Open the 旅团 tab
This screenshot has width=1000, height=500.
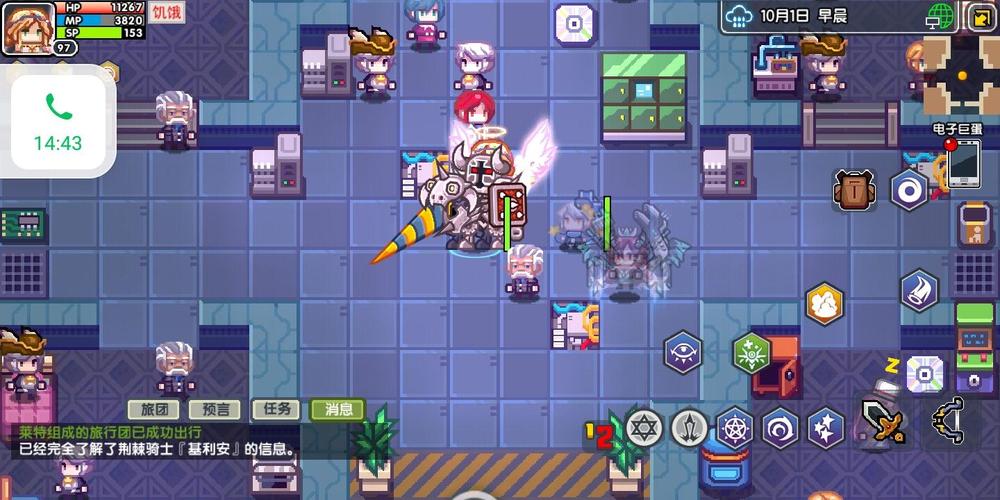(153, 409)
